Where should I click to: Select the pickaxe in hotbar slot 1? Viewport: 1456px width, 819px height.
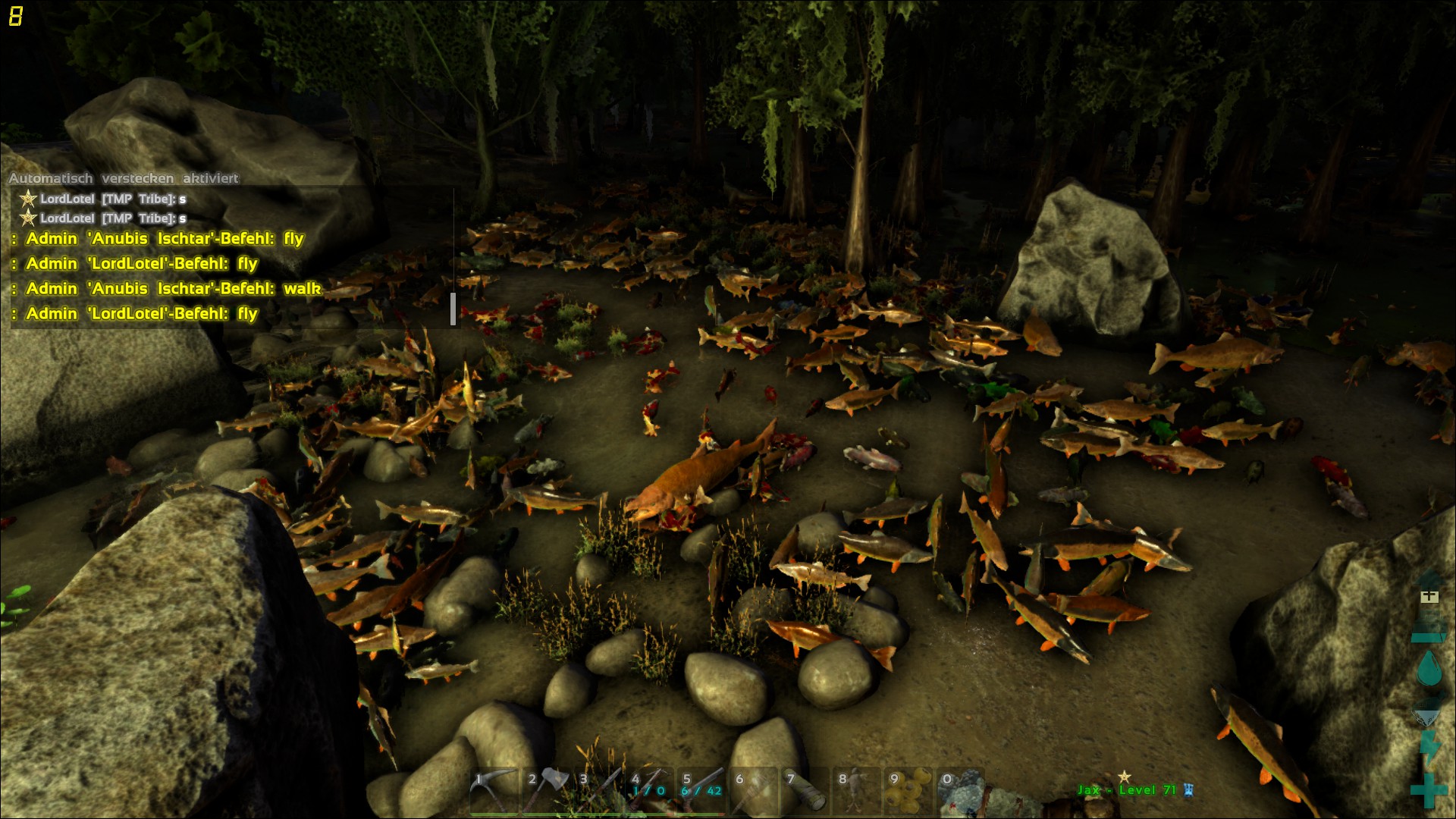[494, 791]
